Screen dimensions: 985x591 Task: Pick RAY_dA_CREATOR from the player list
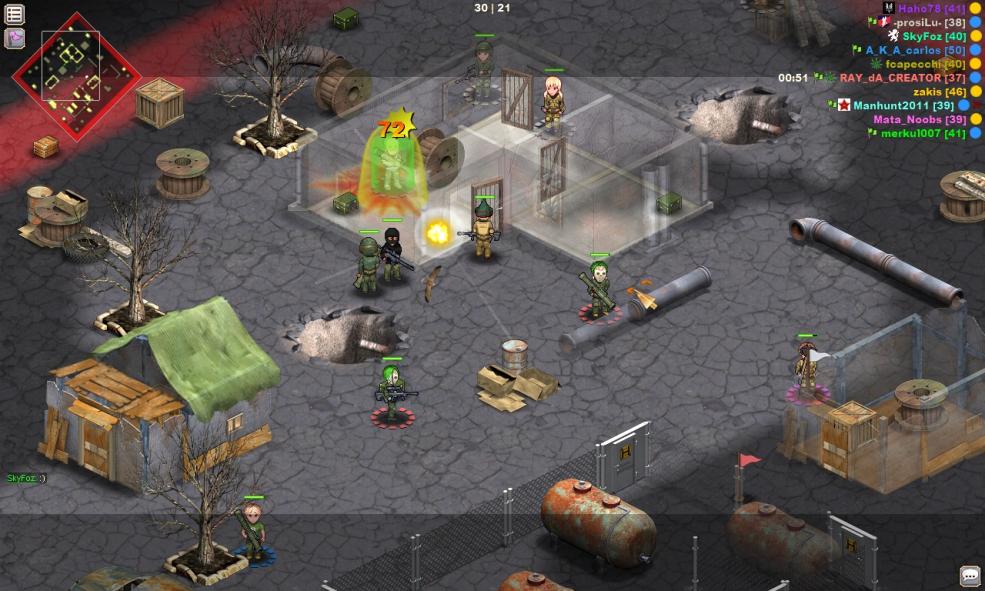pyautogui.click(x=902, y=78)
